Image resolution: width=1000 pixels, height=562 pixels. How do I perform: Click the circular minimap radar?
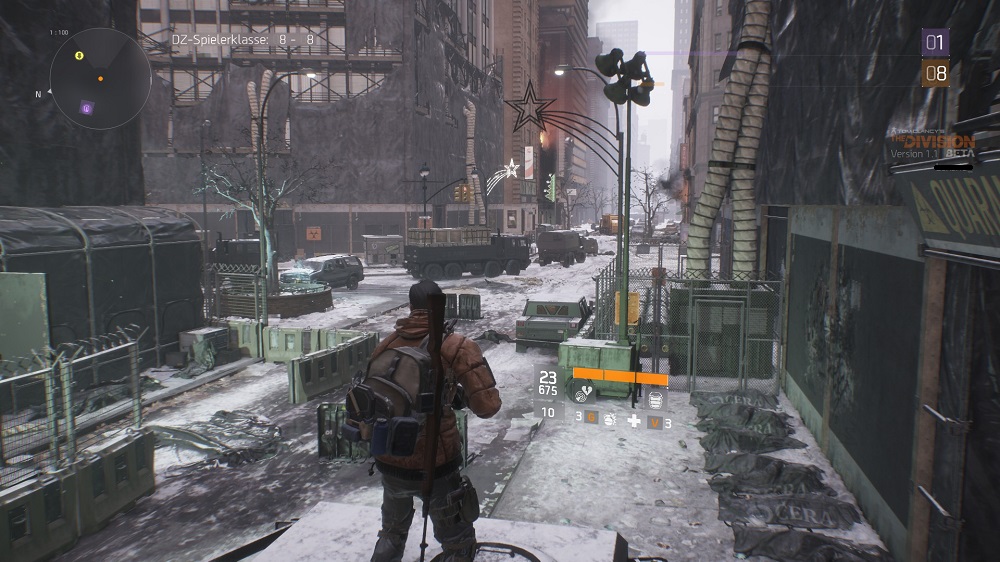point(100,78)
